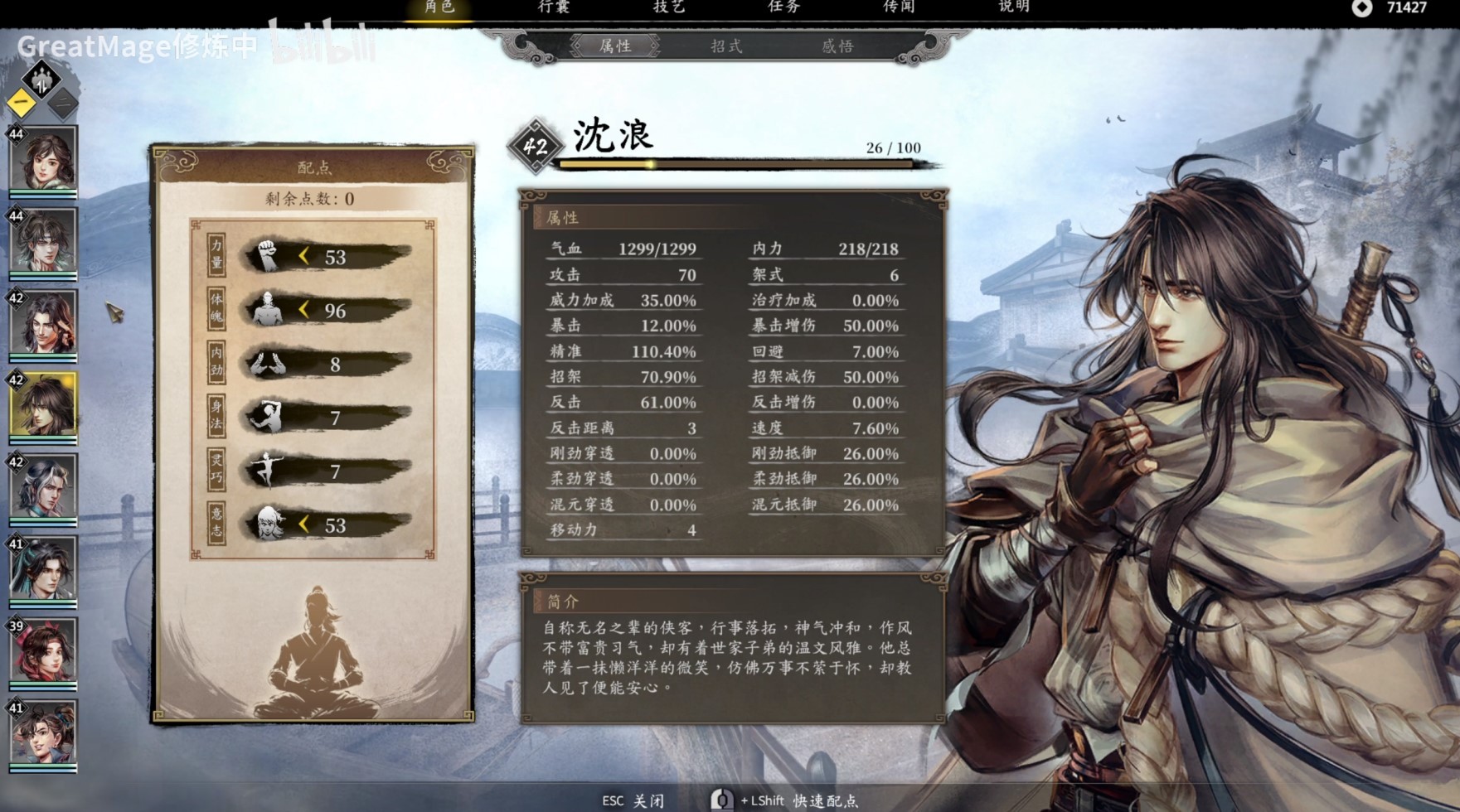Image resolution: width=1460 pixels, height=812 pixels.
Task: Choose the silver-haired level 42 portrait
Action: pyautogui.click(x=43, y=487)
